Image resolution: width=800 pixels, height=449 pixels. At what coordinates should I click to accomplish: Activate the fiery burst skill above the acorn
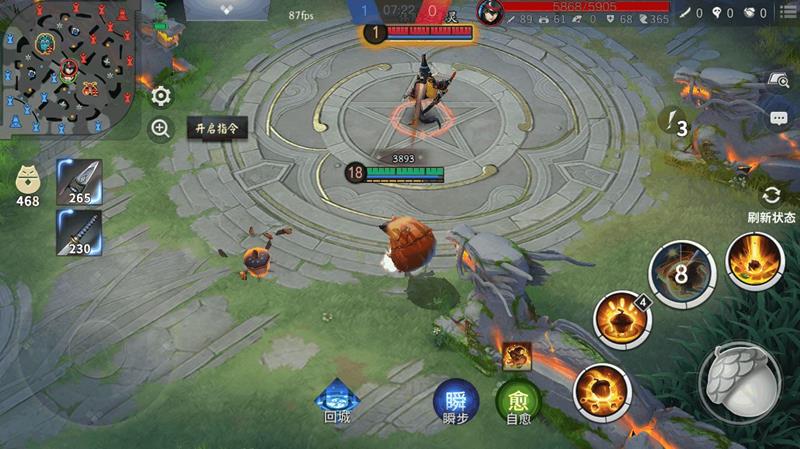[755, 261]
